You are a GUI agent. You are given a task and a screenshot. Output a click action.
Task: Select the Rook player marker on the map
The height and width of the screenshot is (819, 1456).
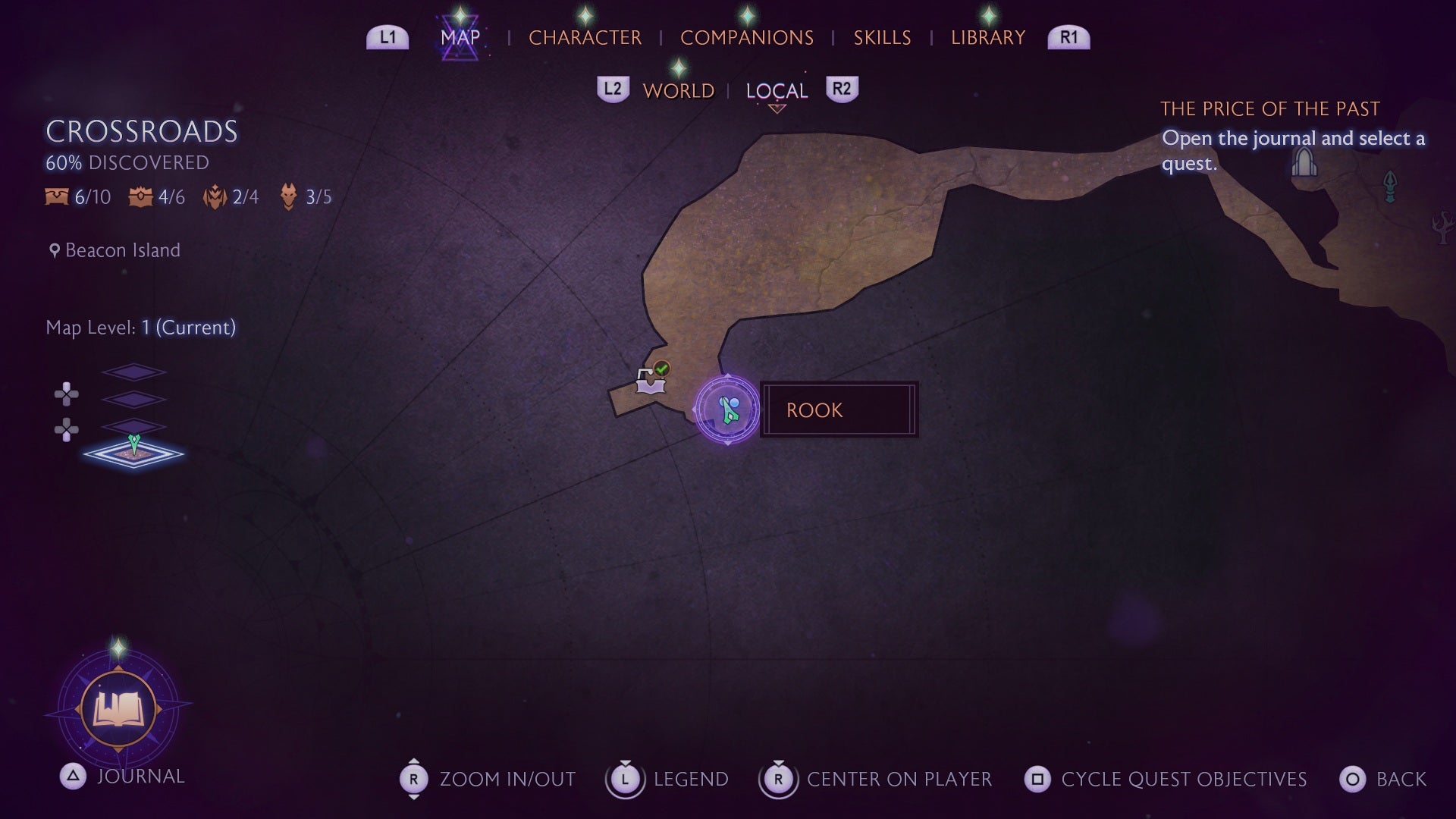point(728,409)
